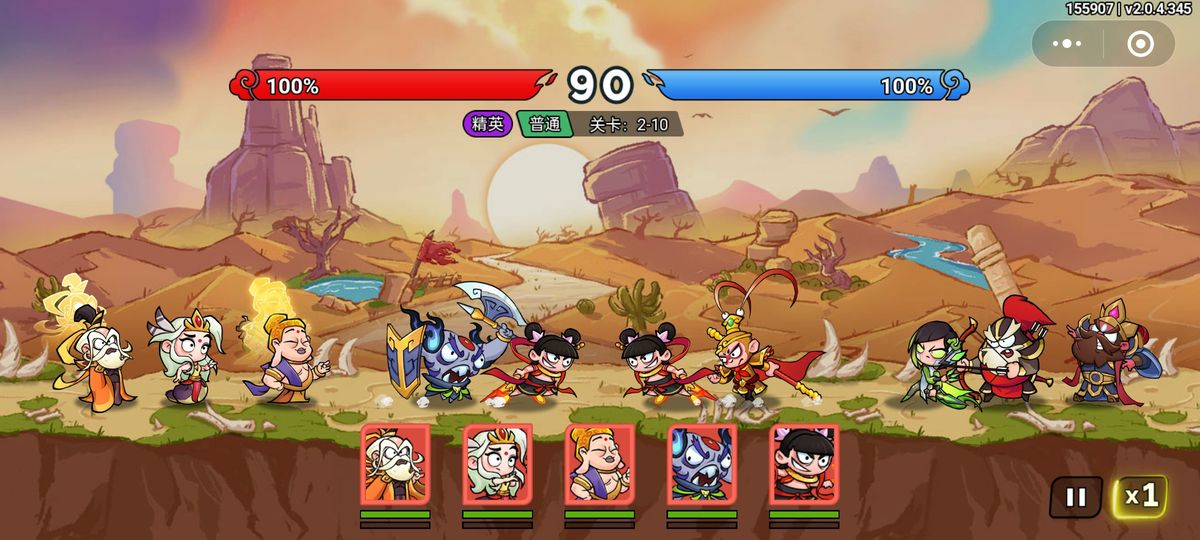Image resolution: width=1200 pixels, height=540 pixels.
Task: Select the green 普通 normal tag
Action: coord(545,124)
